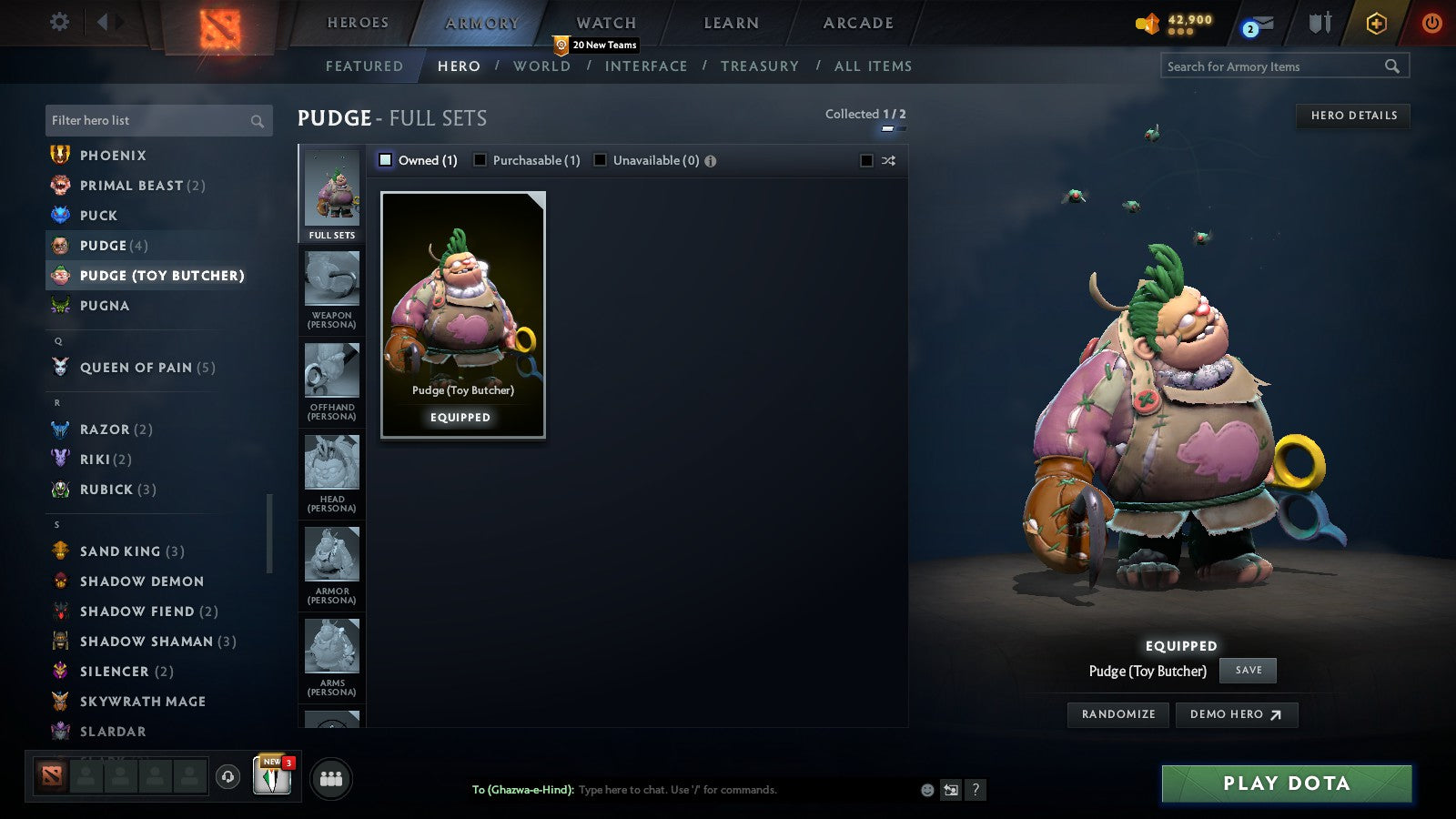Click the help question mark icon
The image size is (1456, 819).
click(976, 790)
